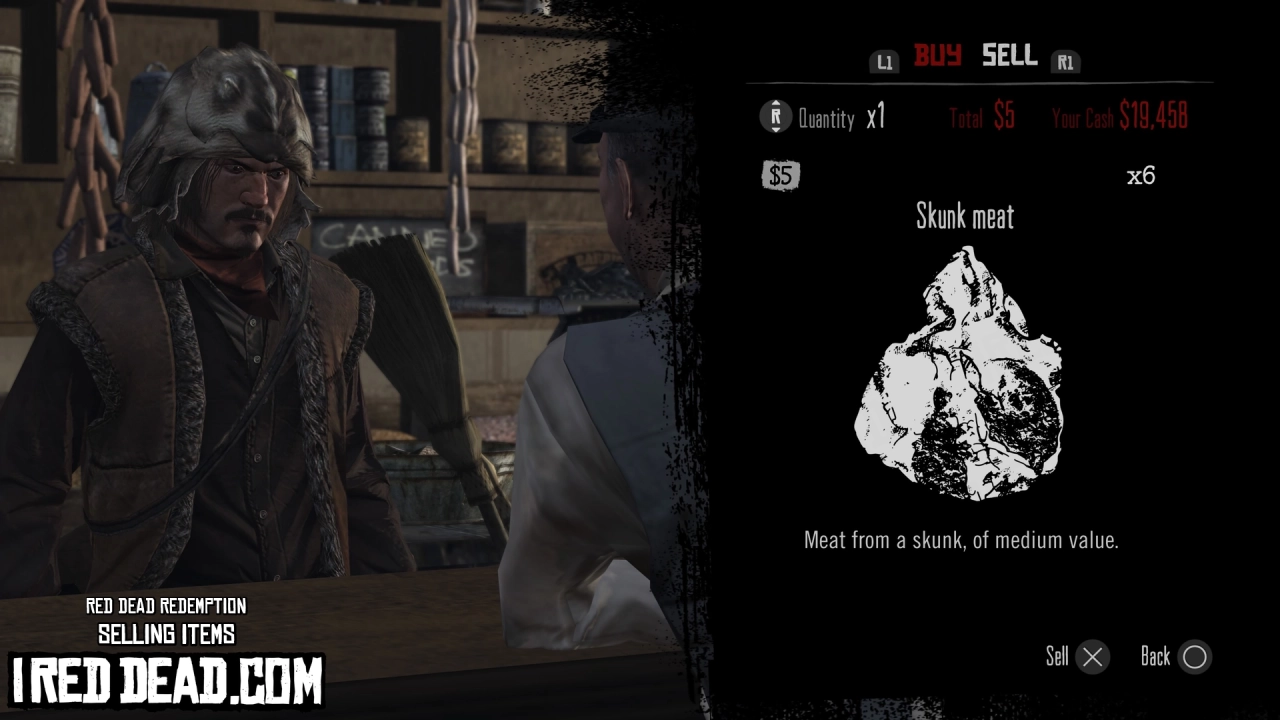Click the Total $5 amount

pos(982,116)
